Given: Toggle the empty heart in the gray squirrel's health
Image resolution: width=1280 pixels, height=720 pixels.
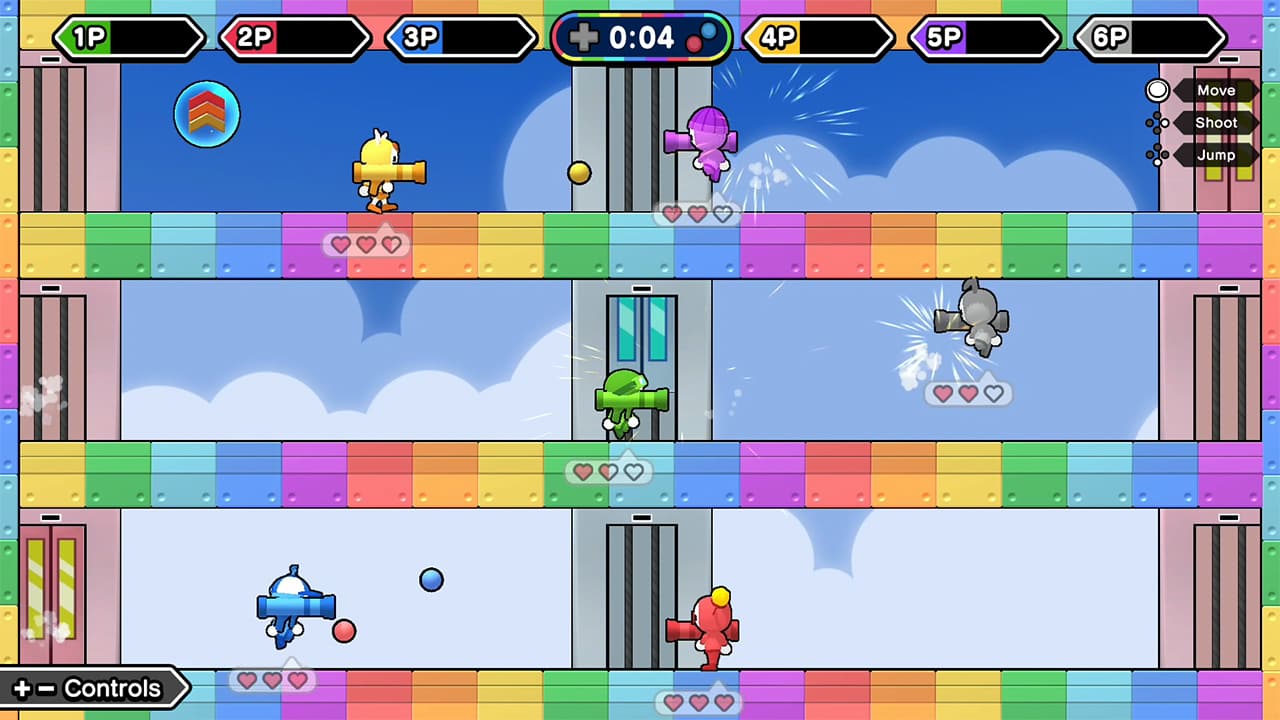Looking at the screenshot, I should pos(993,393).
